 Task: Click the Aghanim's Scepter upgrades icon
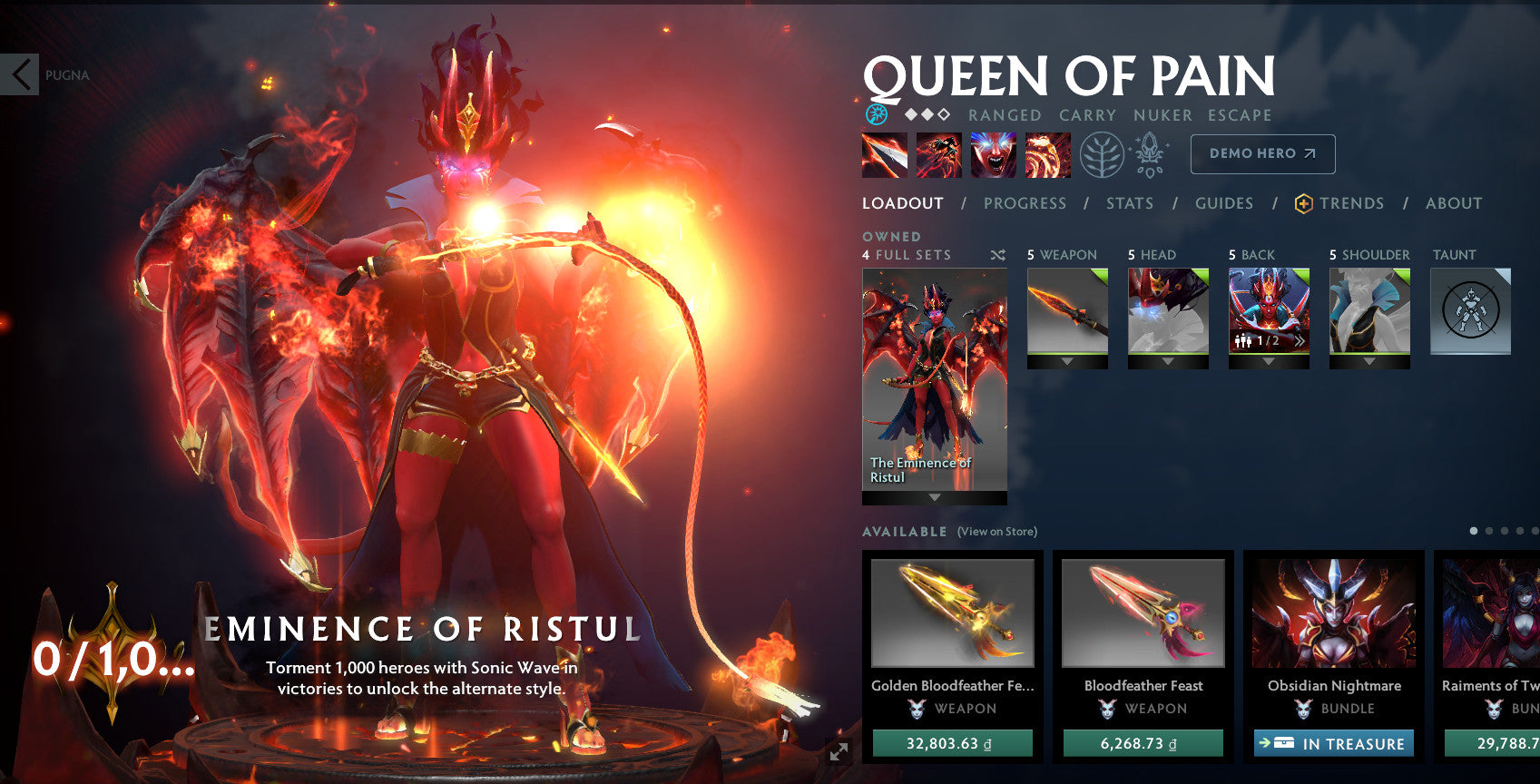(x=1148, y=153)
